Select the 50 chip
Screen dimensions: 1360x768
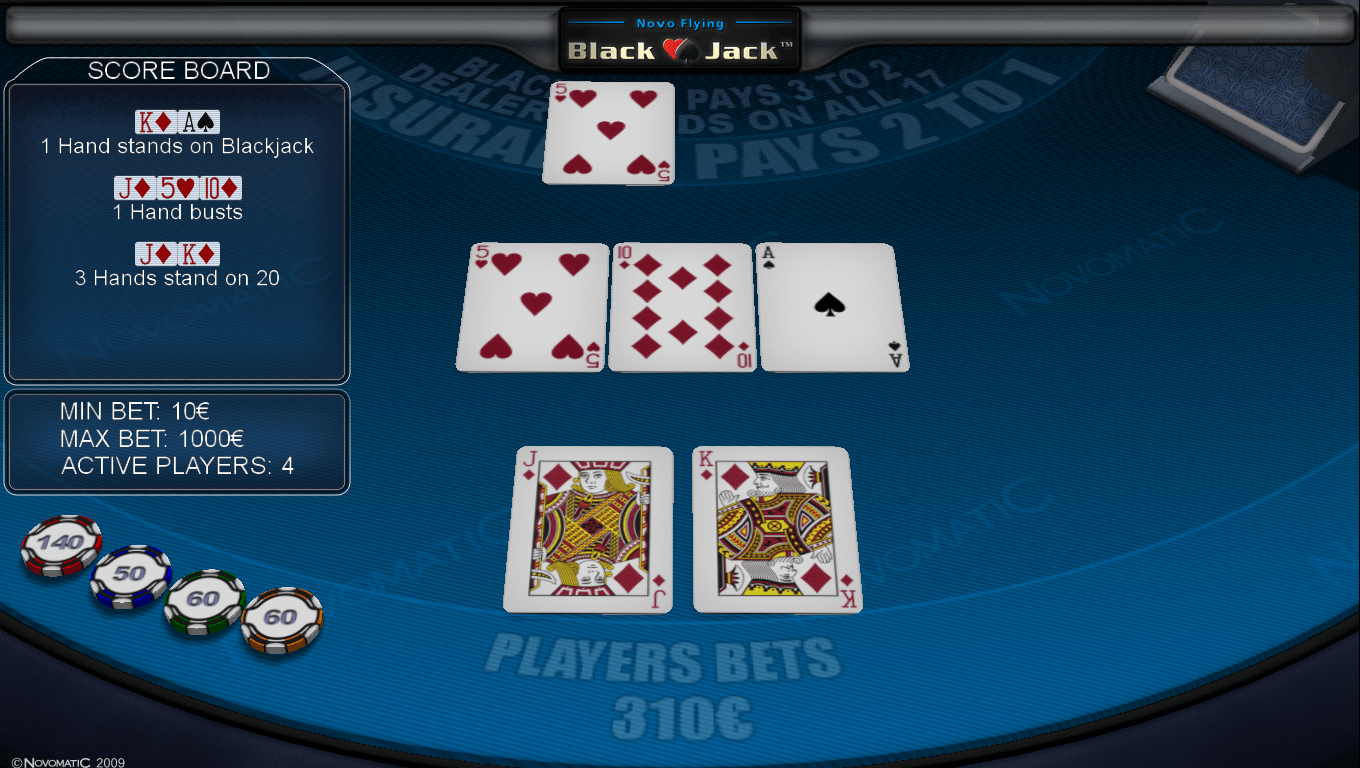(128, 575)
